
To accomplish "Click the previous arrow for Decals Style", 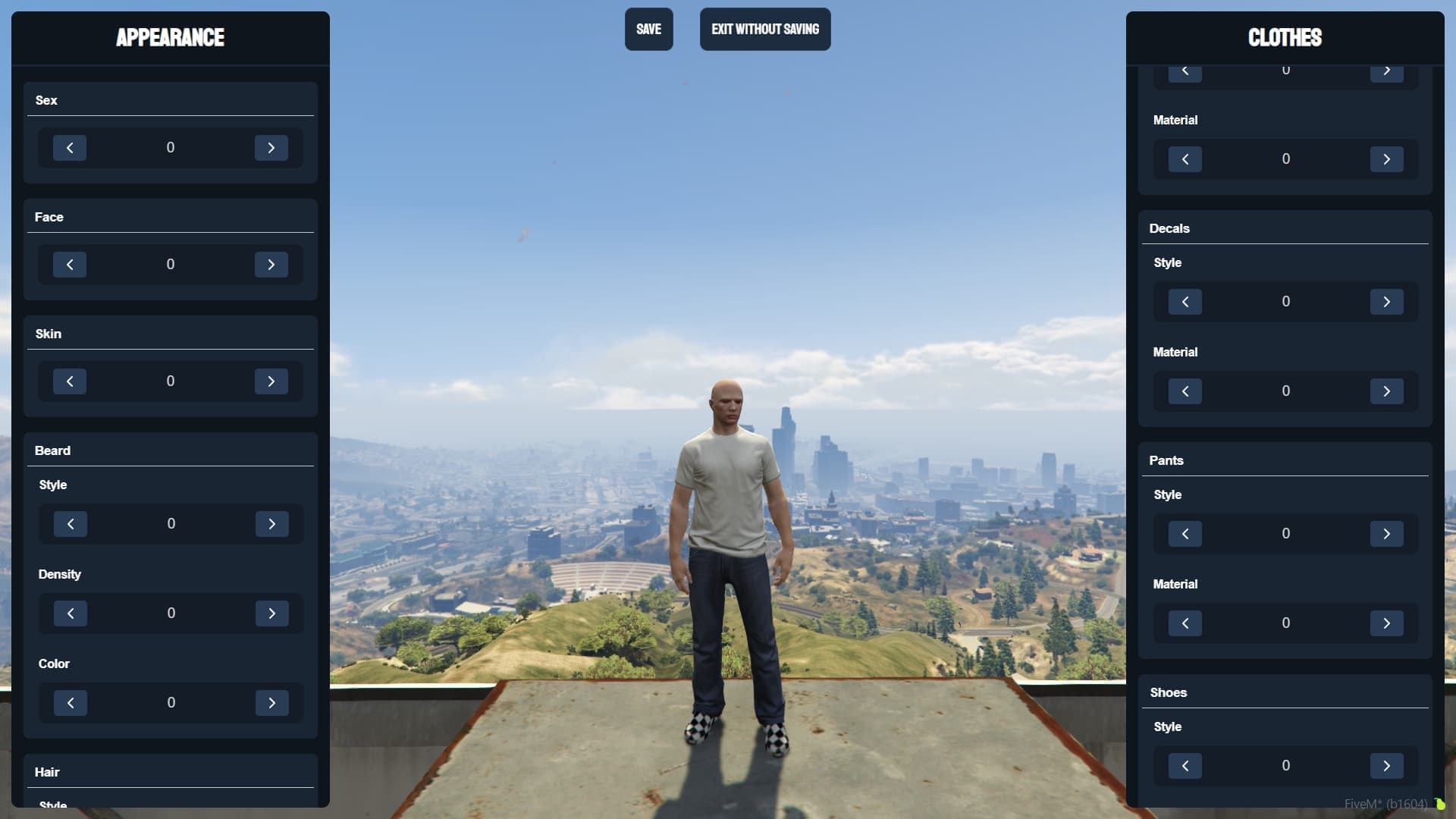I will [x=1185, y=301].
